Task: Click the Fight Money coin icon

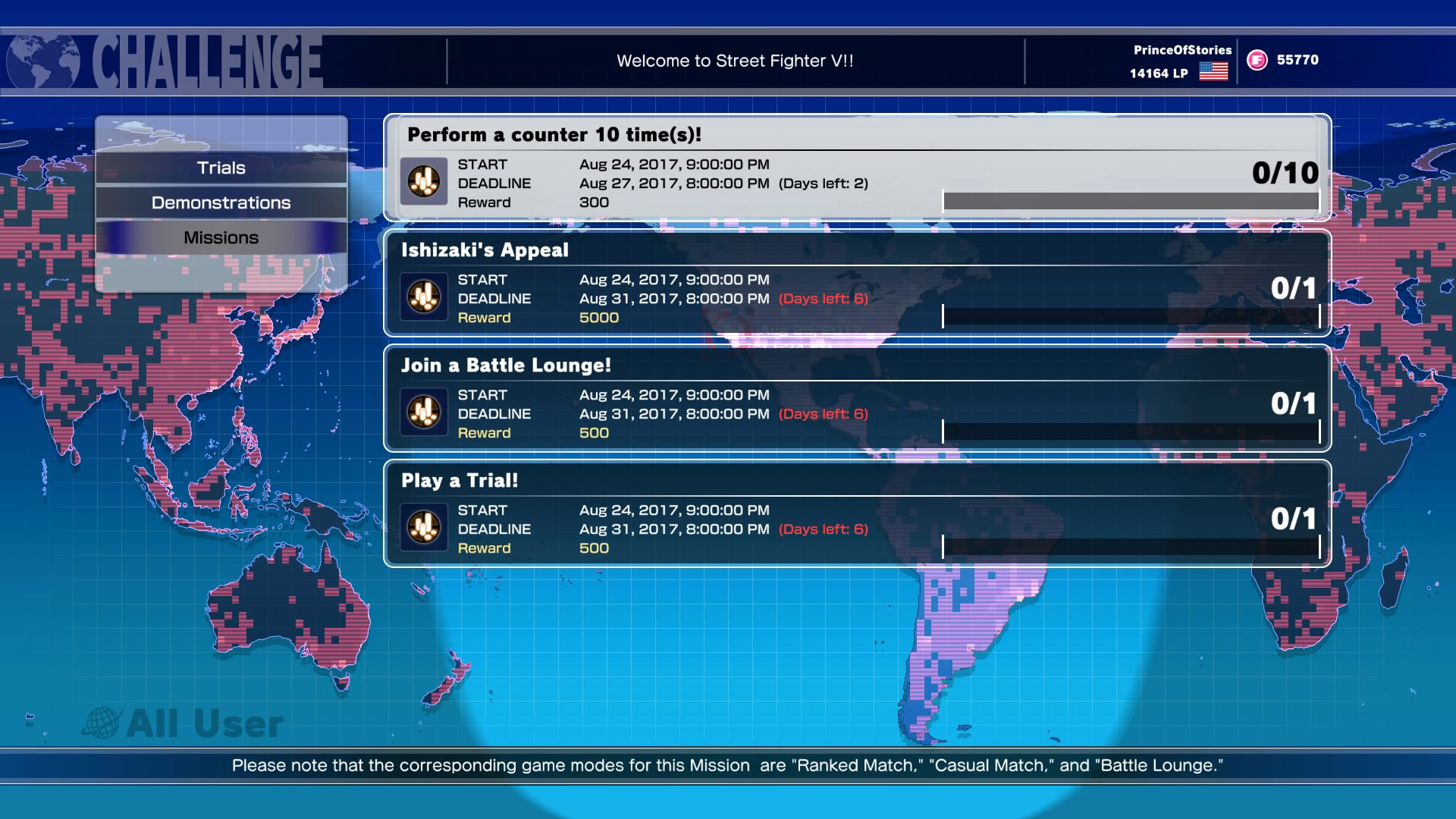Action: point(1256,59)
